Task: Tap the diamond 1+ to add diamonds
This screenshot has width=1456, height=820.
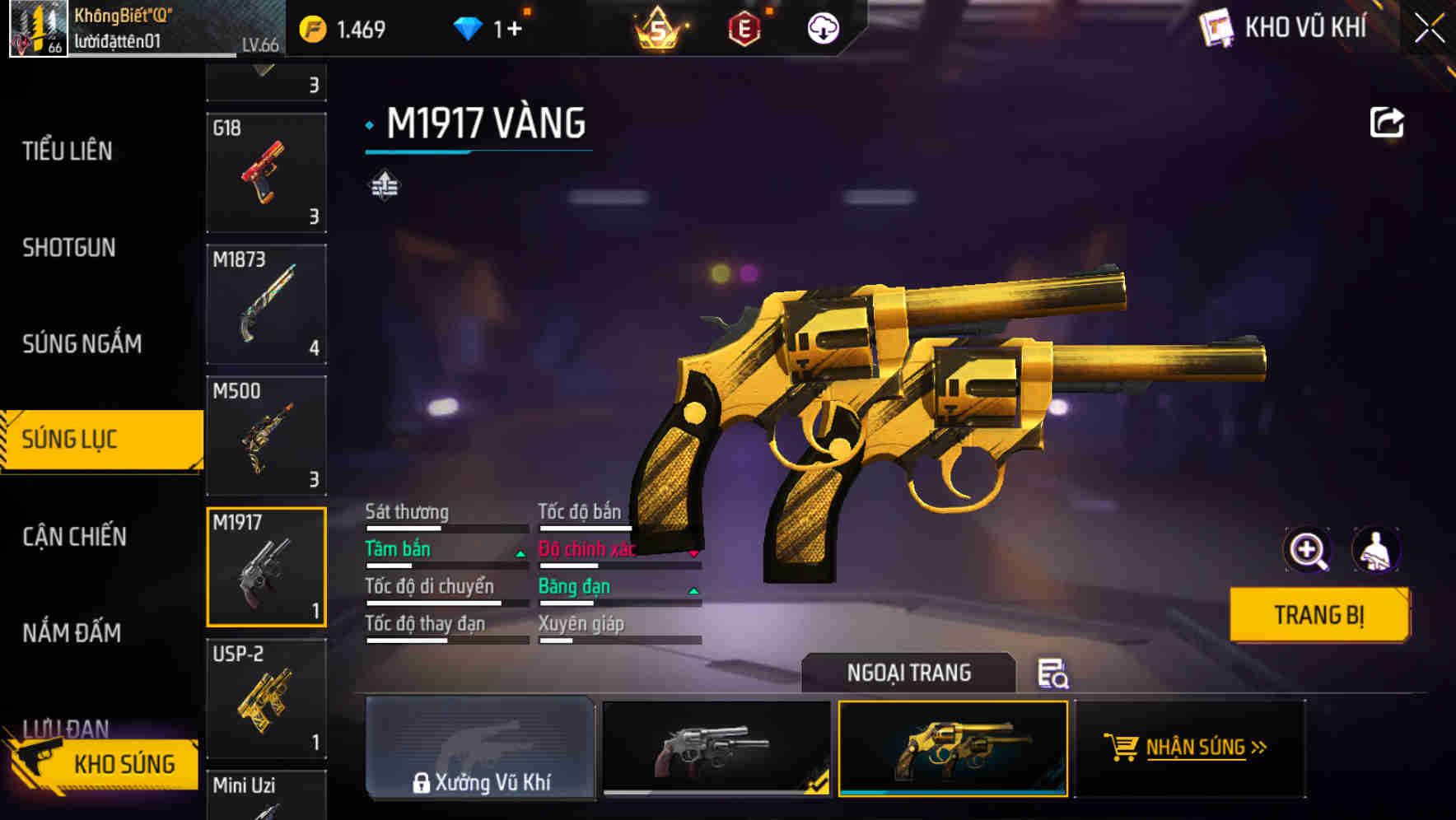Action: click(x=486, y=27)
